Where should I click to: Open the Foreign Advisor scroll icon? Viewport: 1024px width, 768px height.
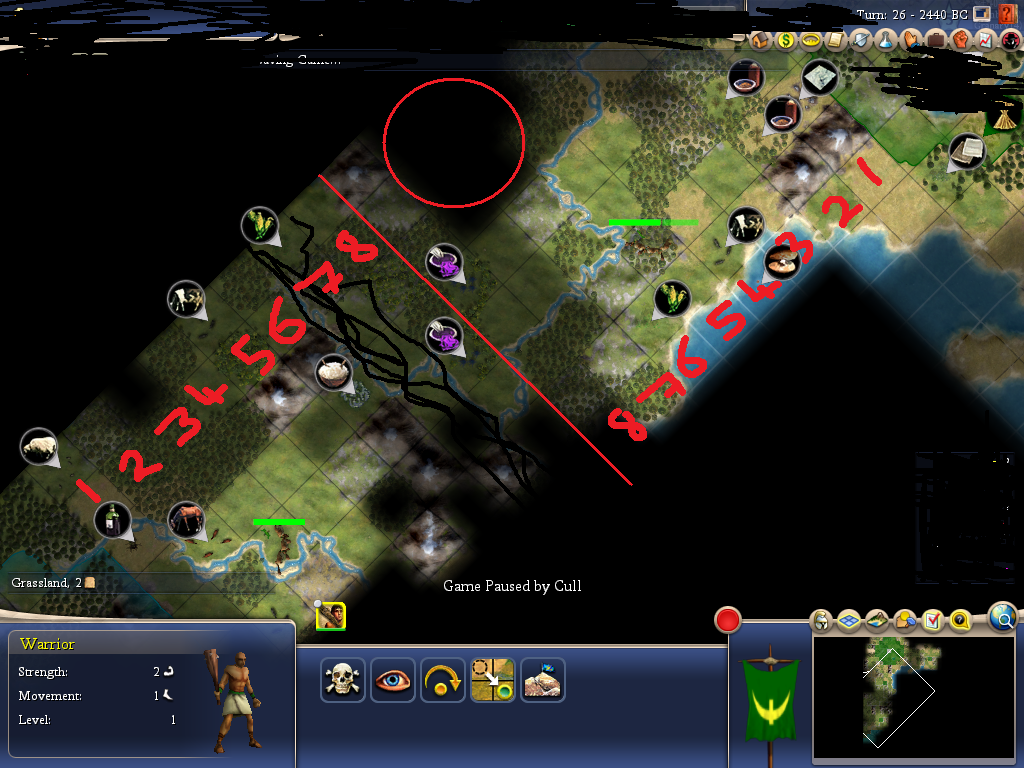coord(835,41)
